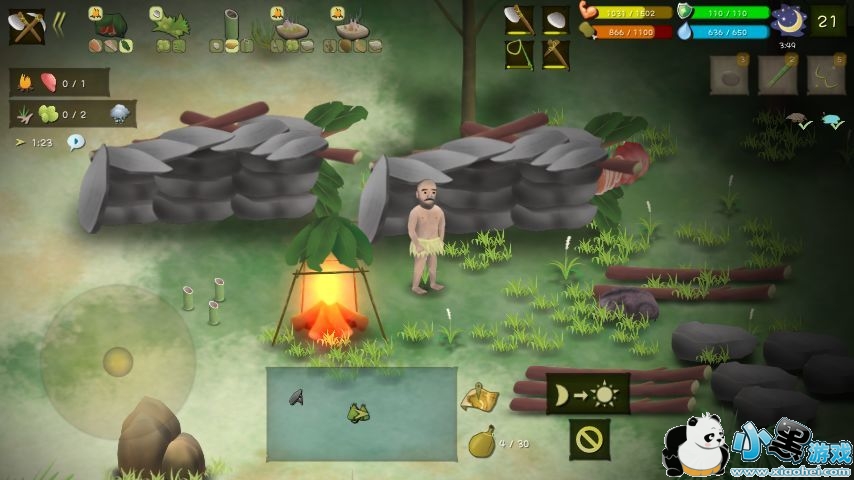854x480 pixels.
Task: Tap the blue speech bubble hint icon
Action: point(76,142)
